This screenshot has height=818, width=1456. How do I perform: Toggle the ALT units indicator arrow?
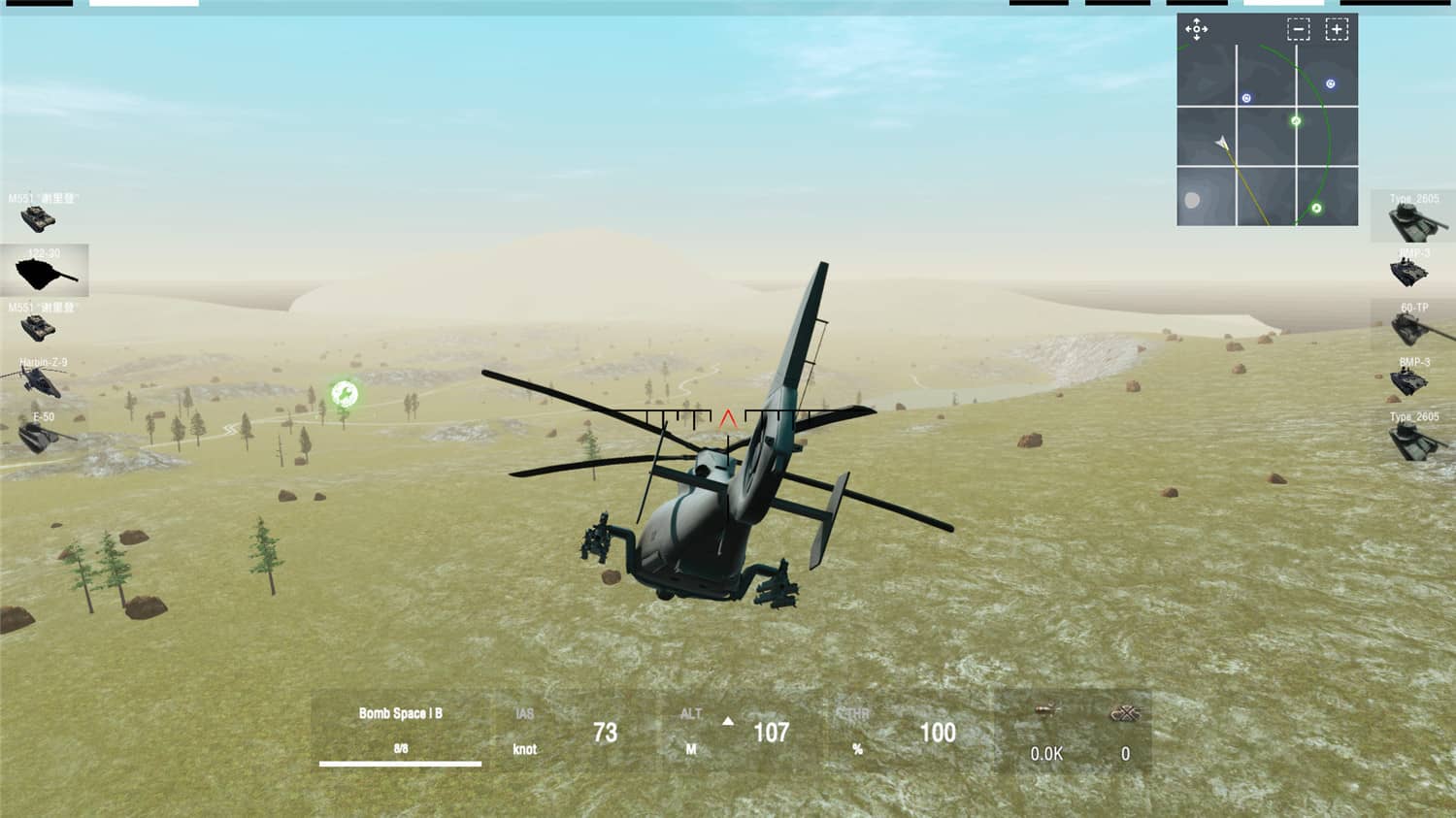tap(726, 720)
